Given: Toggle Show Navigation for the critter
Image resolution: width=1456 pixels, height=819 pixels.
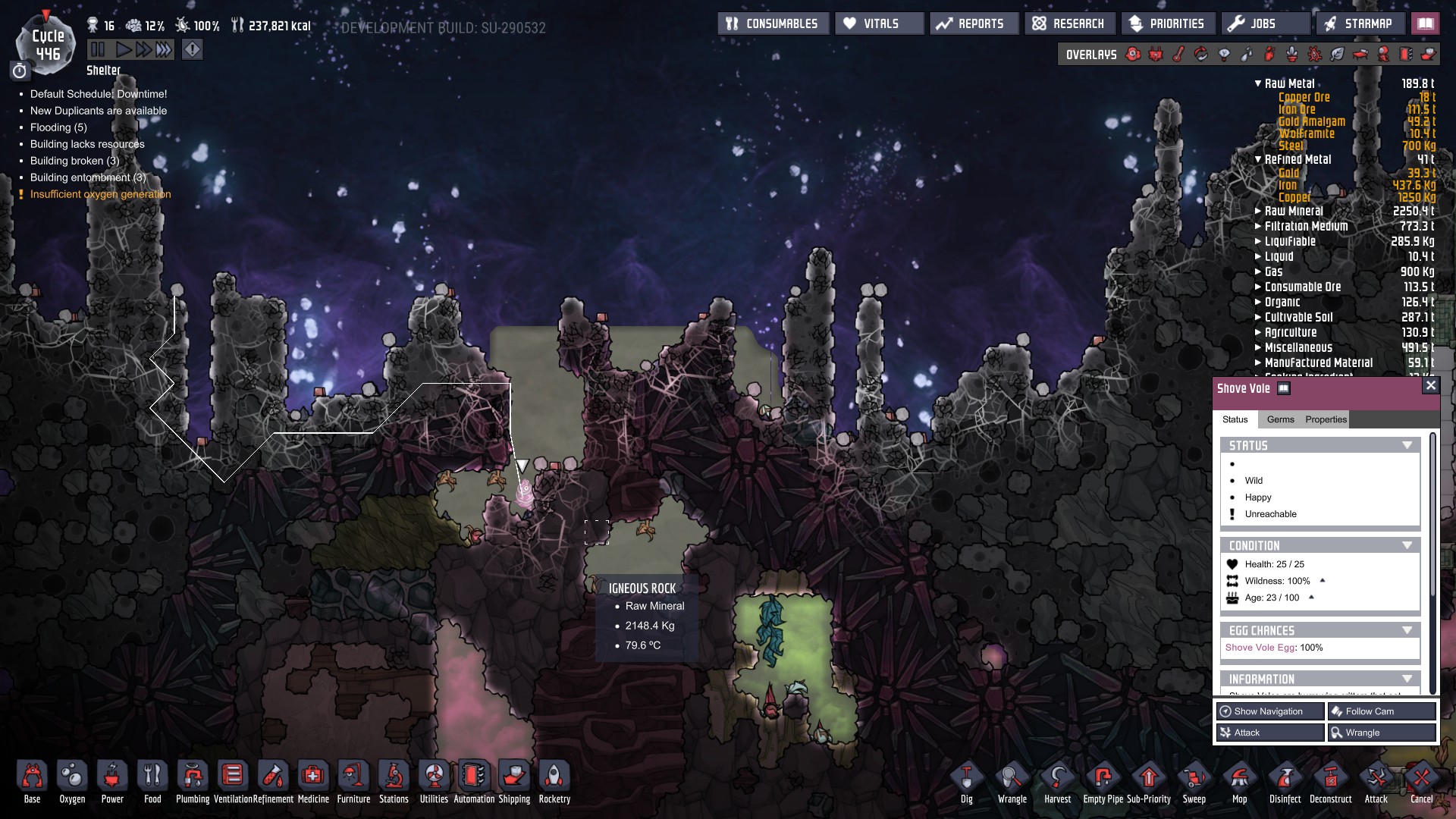Looking at the screenshot, I should [1270, 711].
